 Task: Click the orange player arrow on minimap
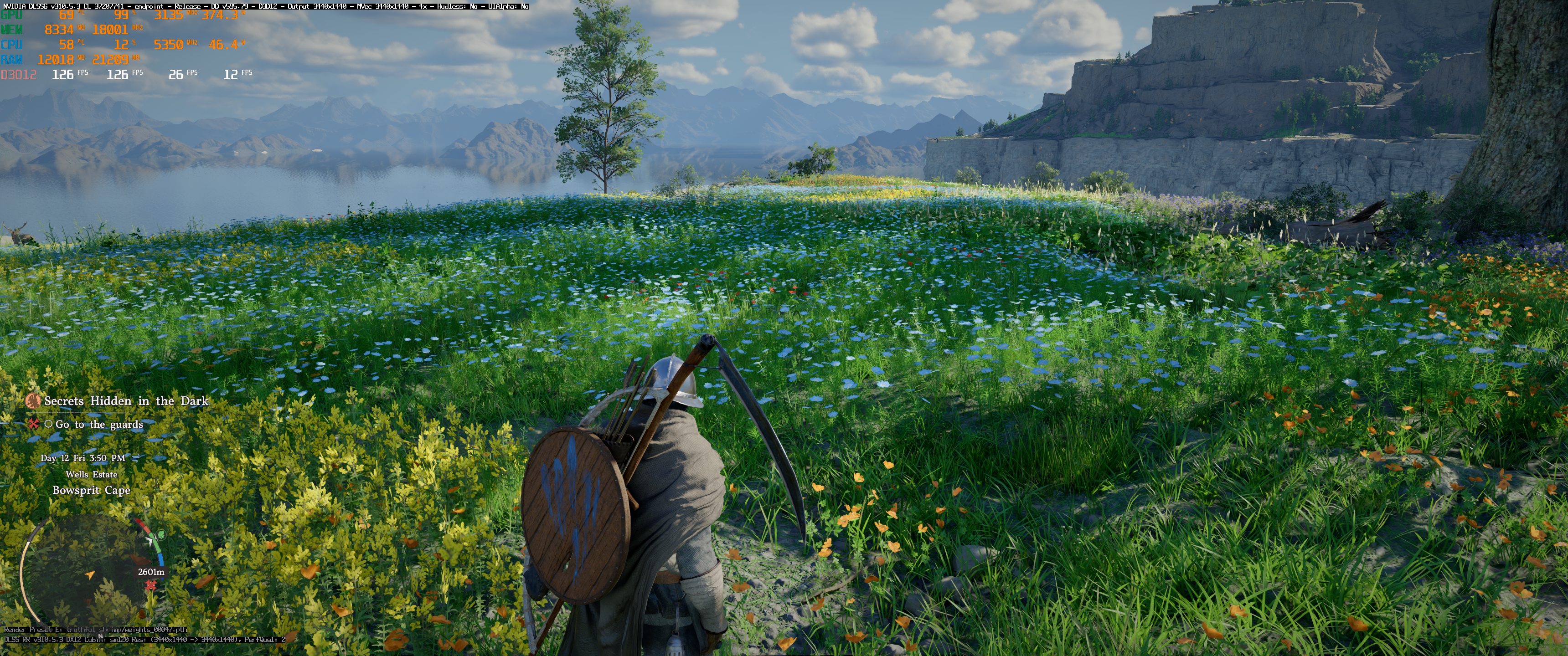click(x=90, y=574)
